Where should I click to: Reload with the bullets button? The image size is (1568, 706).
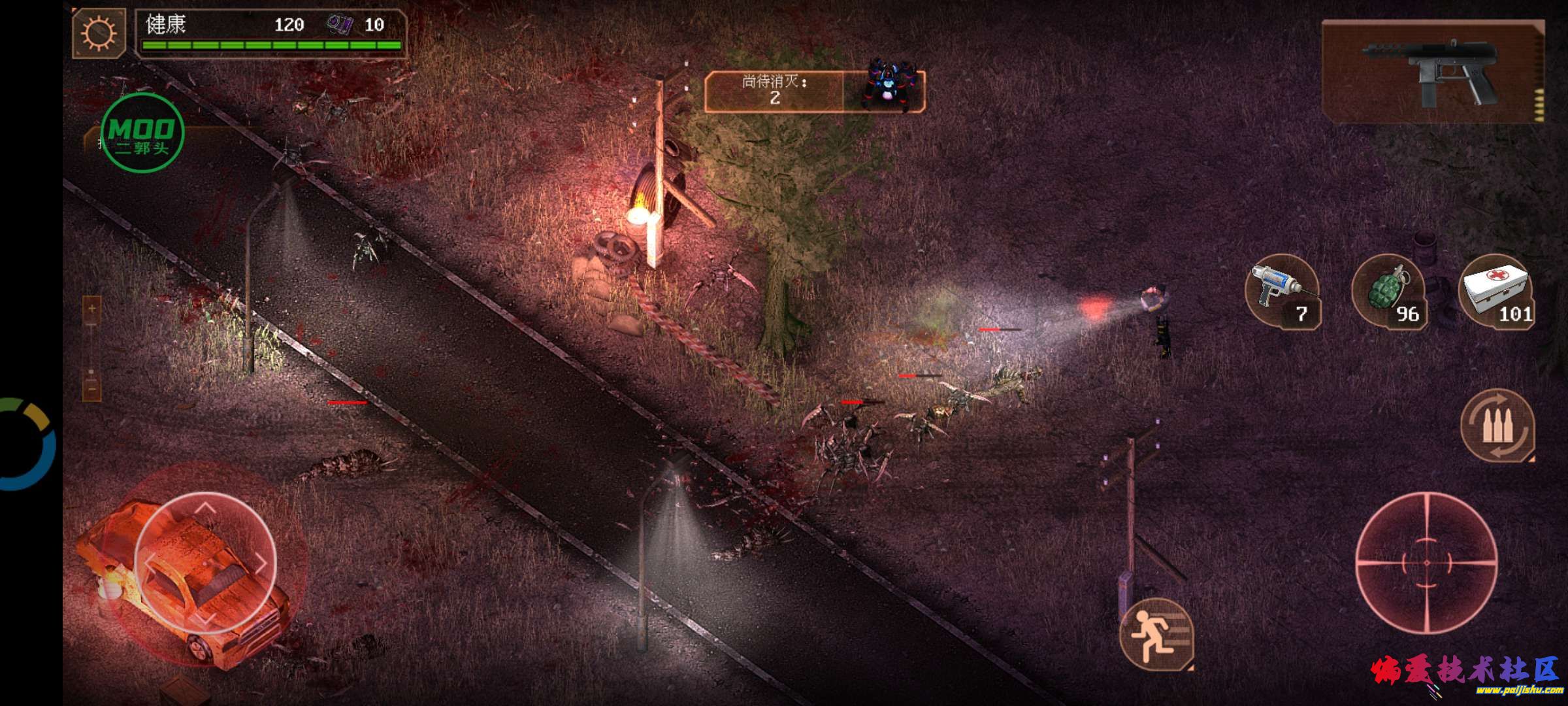pos(1497,426)
